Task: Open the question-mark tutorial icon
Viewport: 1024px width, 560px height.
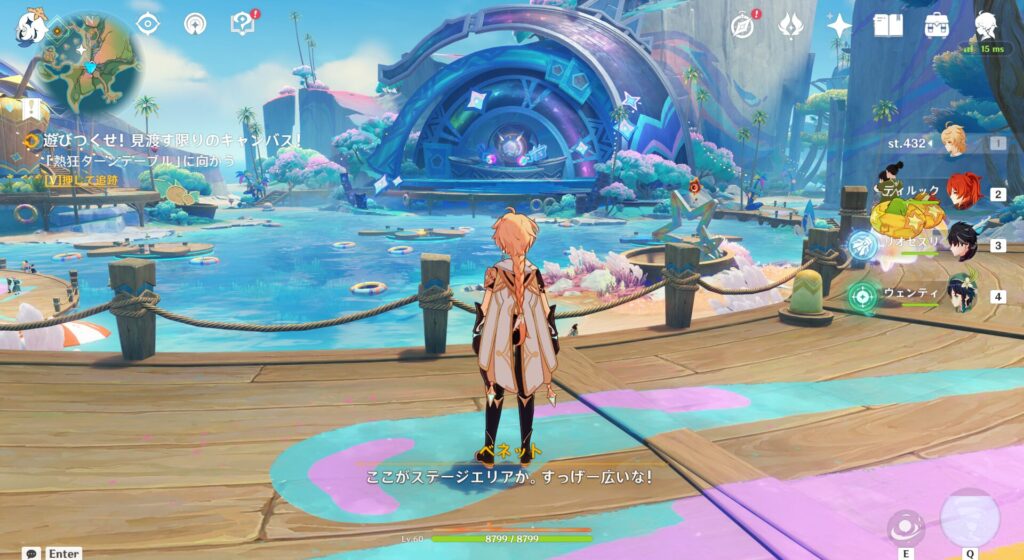Action: click(x=242, y=23)
